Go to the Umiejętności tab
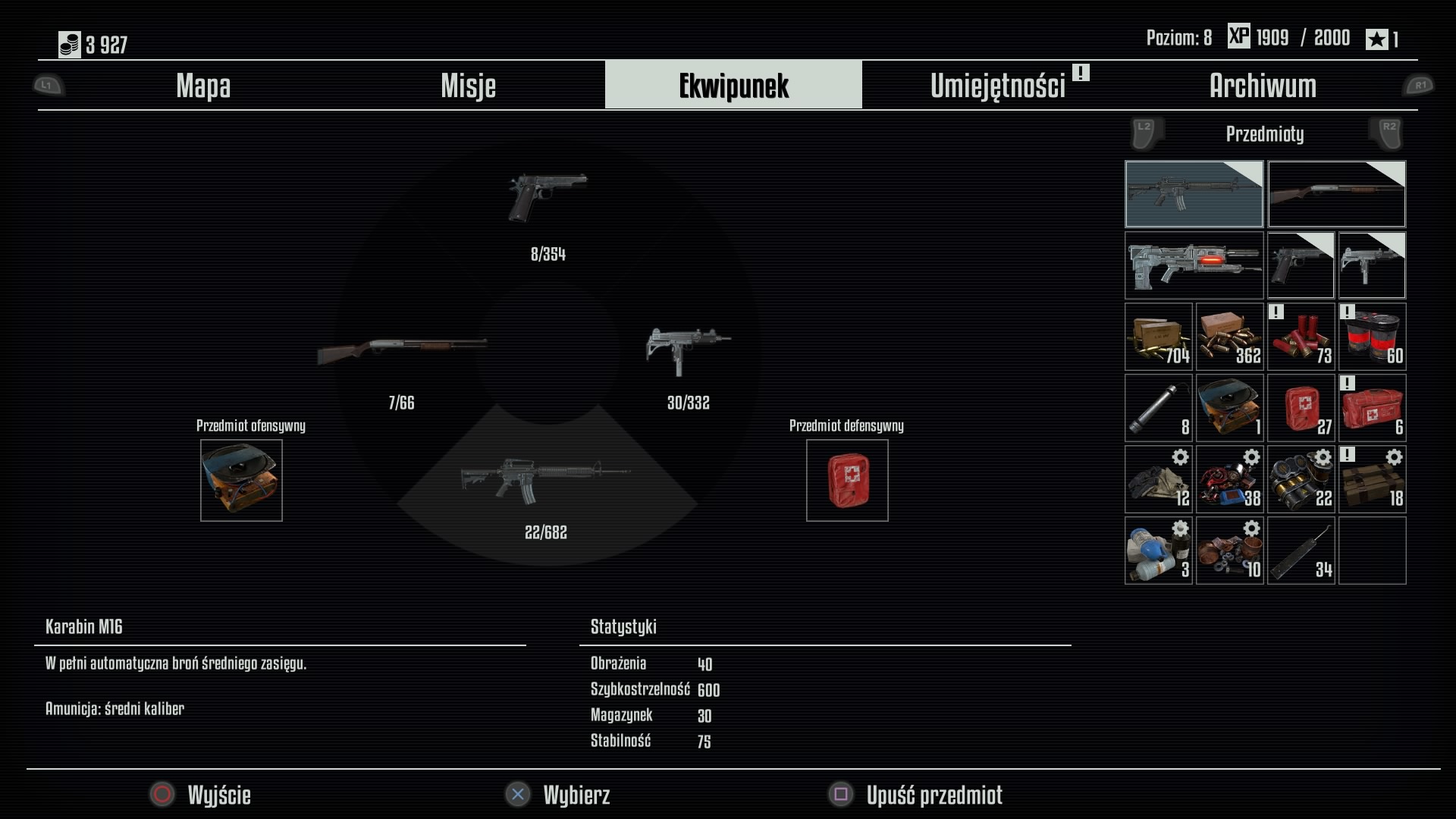 [998, 86]
